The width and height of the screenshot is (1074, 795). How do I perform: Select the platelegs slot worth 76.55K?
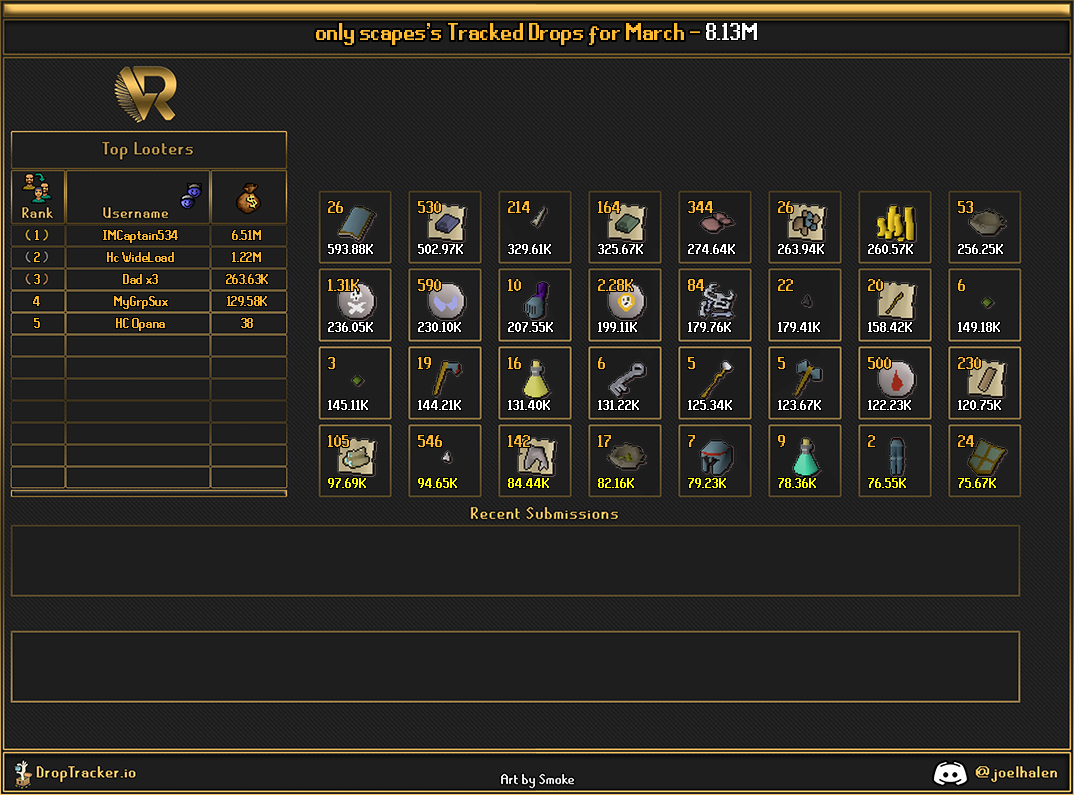(894, 461)
